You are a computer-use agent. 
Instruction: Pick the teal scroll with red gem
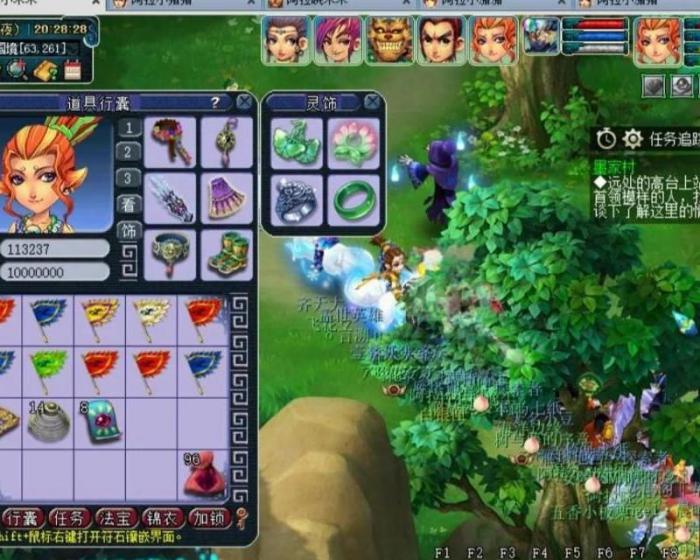point(100,422)
